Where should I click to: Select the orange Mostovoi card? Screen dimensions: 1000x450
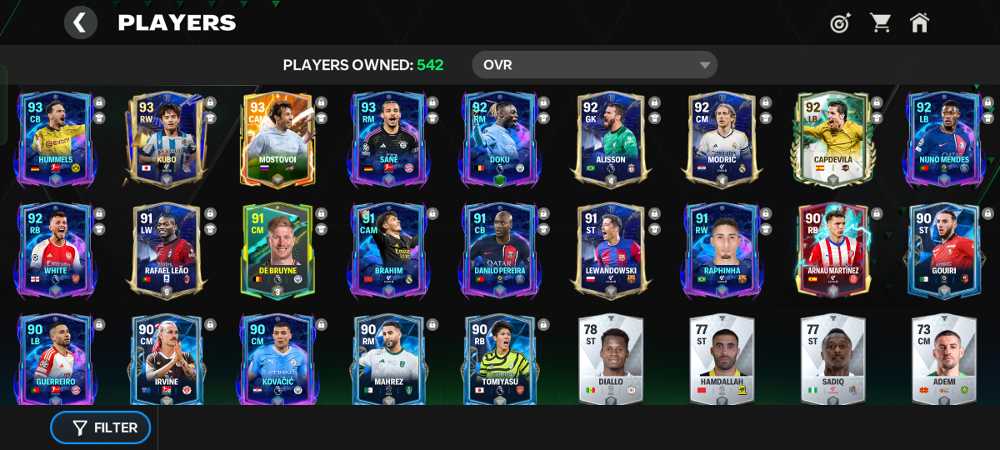tap(277, 138)
